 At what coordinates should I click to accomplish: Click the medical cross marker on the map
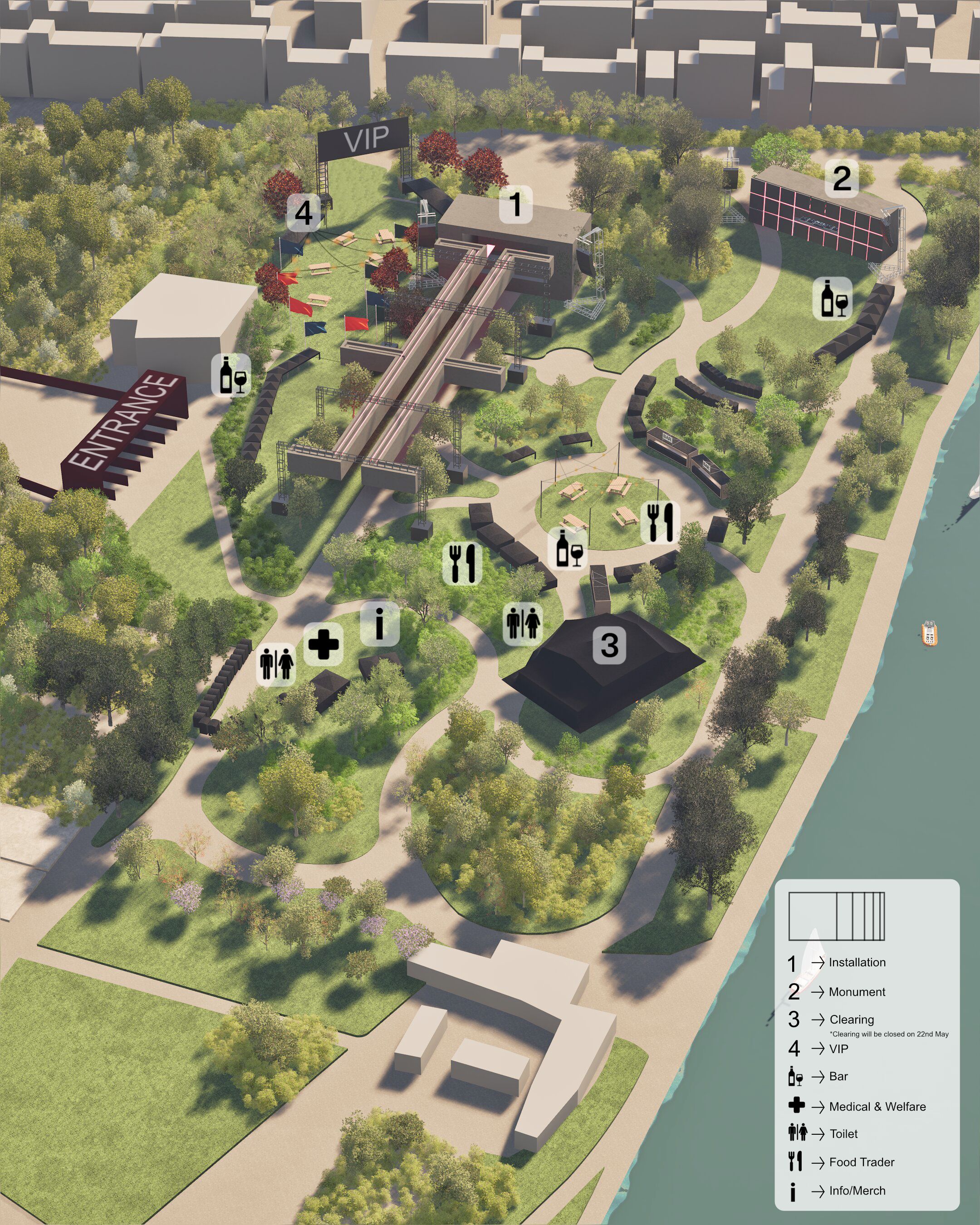click(x=323, y=644)
